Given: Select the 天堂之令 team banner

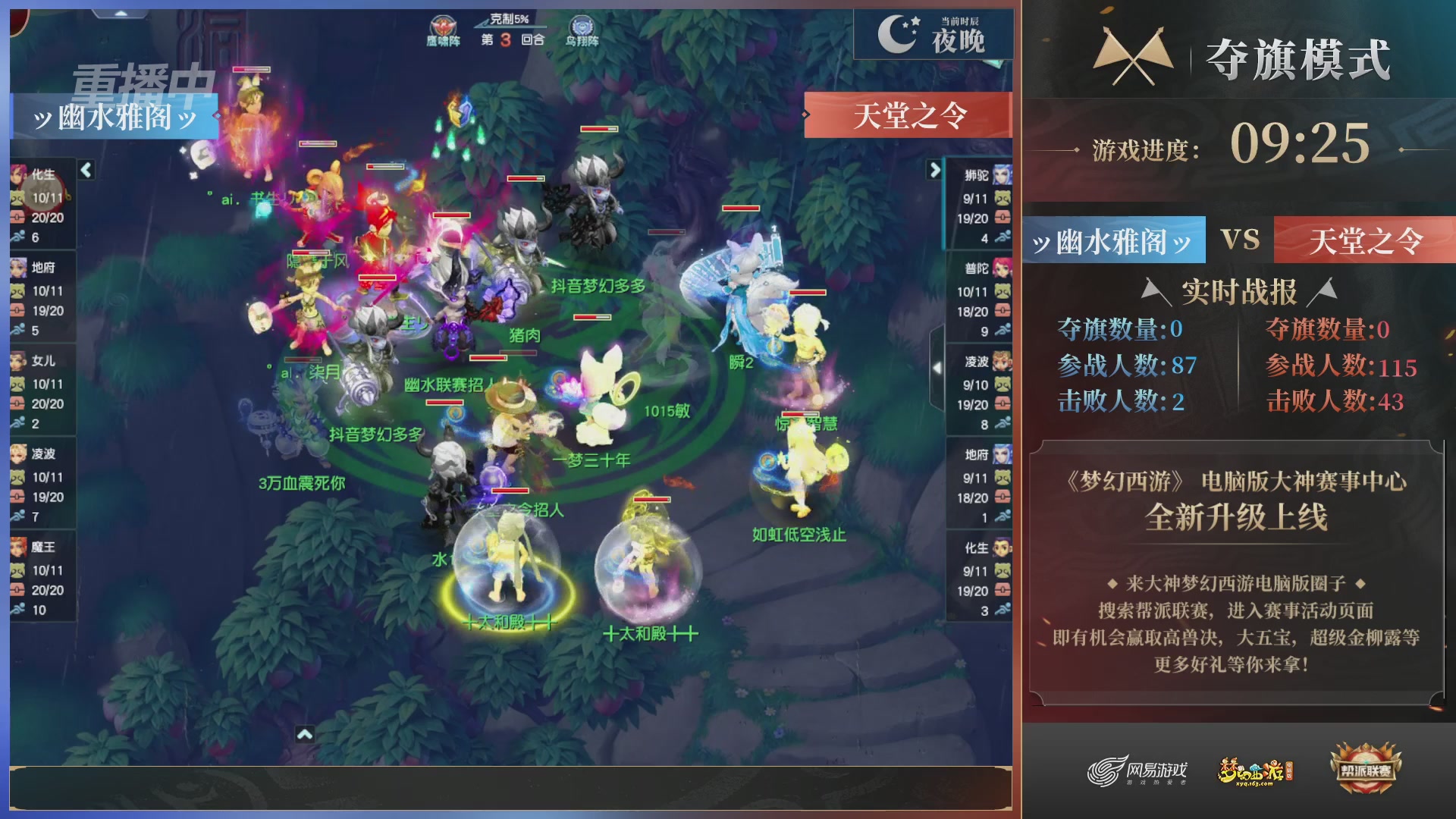Looking at the screenshot, I should pyautogui.click(x=908, y=114).
